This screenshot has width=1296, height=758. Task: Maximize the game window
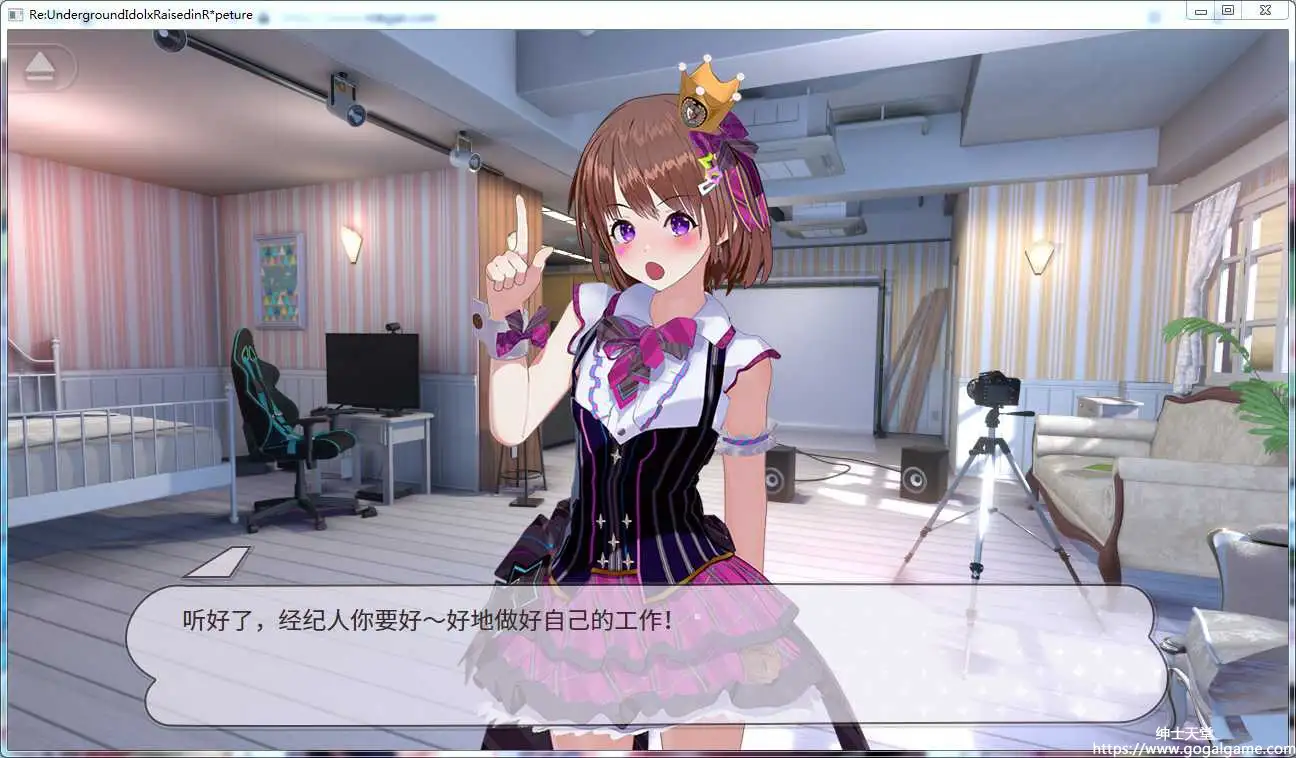pyautogui.click(x=1228, y=10)
